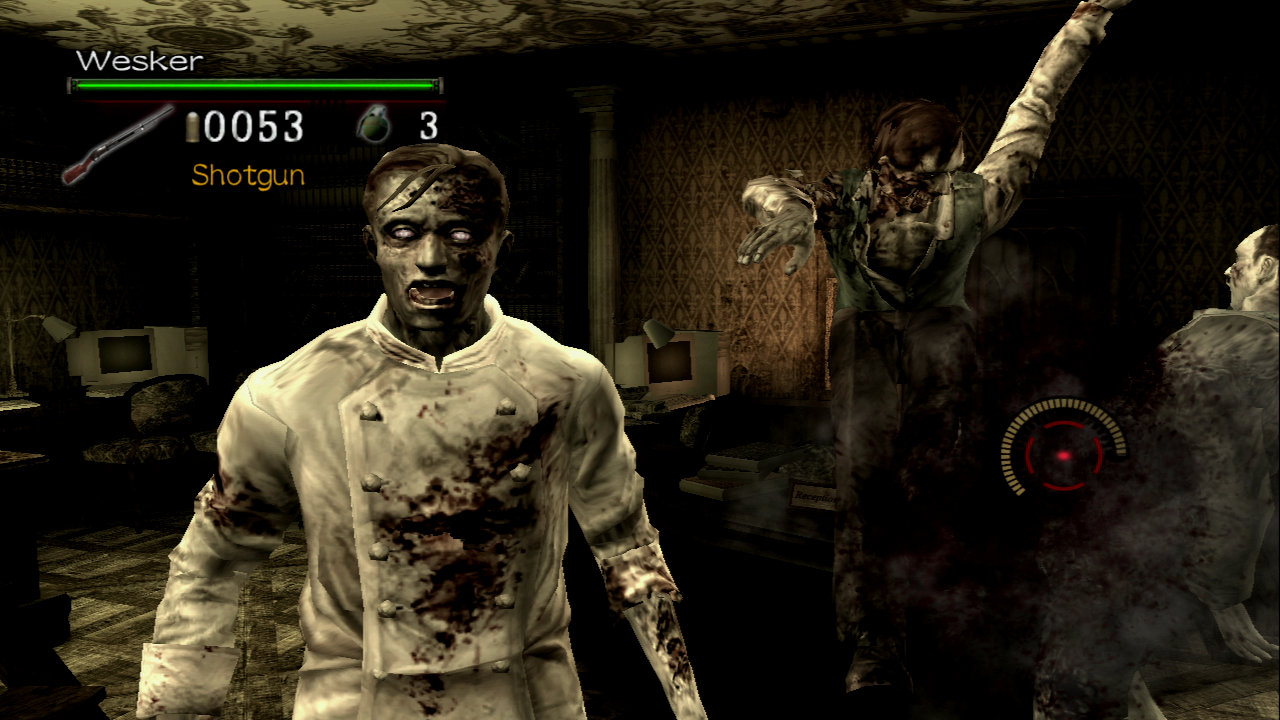Click the orange Shotgun weapon name text
This screenshot has height=720, width=1280.
tap(246, 177)
